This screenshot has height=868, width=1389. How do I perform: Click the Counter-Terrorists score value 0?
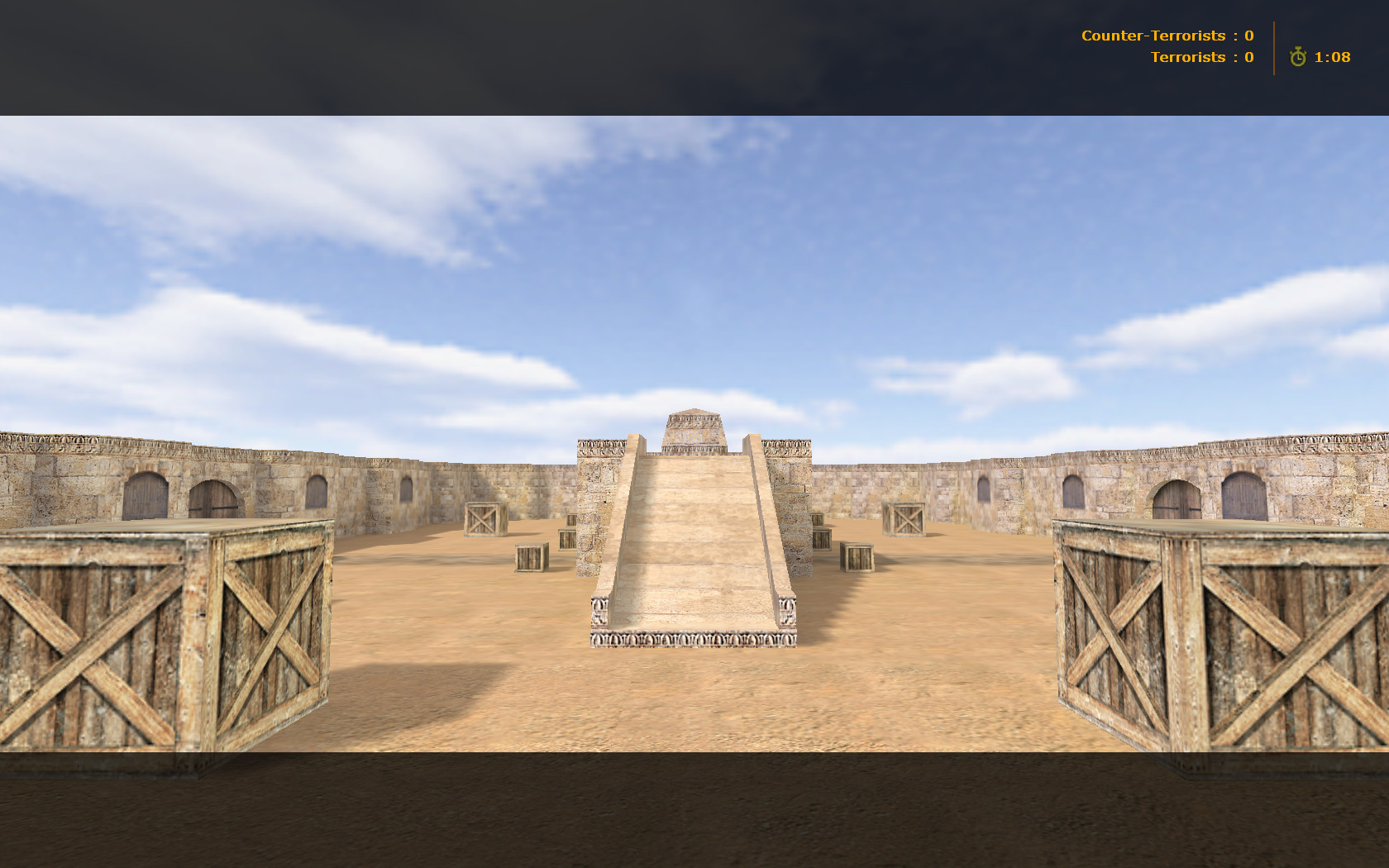click(x=1249, y=36)
